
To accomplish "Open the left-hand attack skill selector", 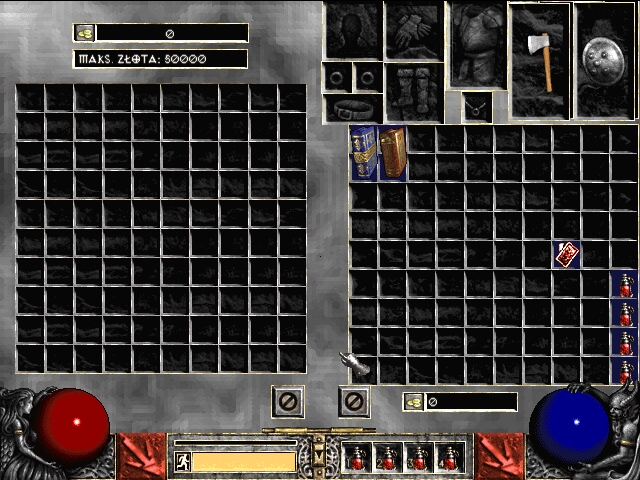I will [x=143, y=456].
